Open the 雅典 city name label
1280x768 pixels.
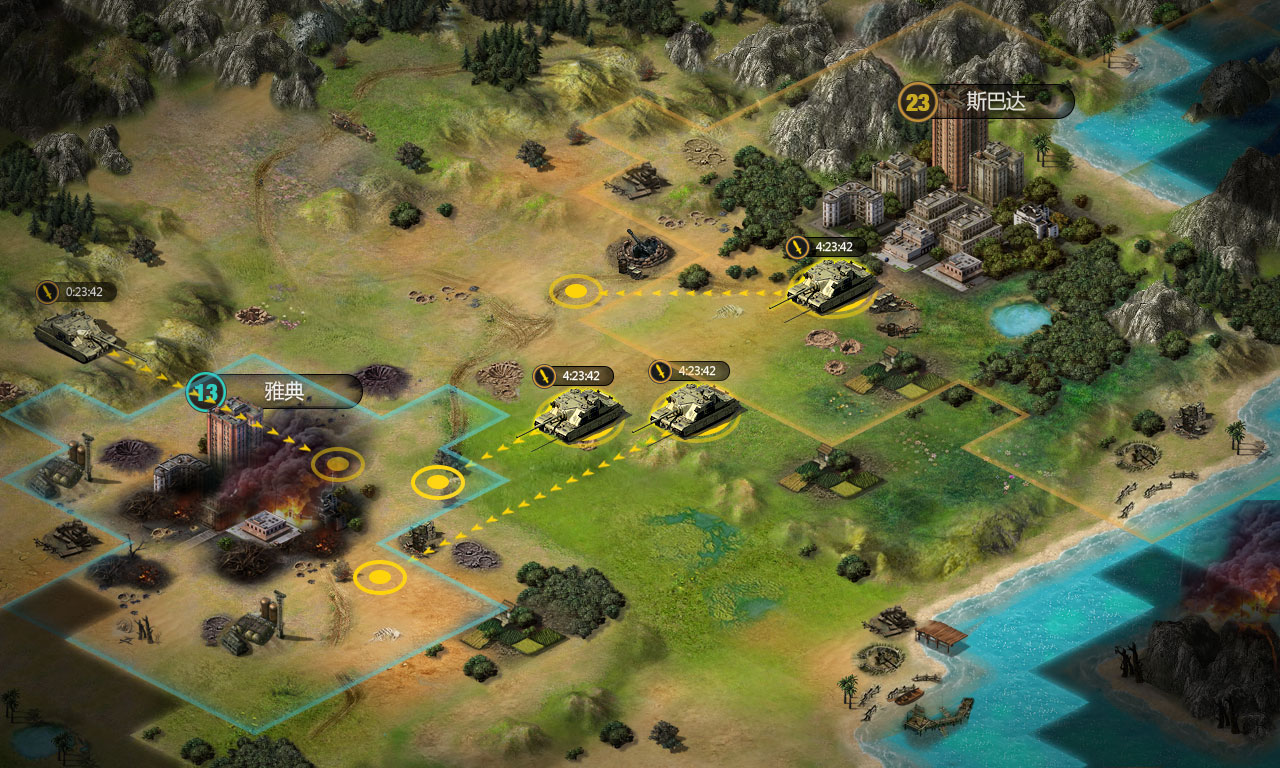click(x=284, y=391)
